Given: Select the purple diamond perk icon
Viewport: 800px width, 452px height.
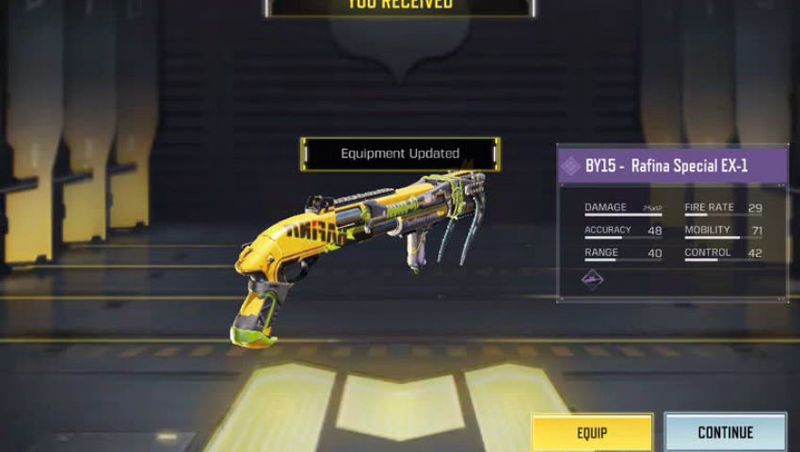Looking at the screenshot, I should (x=593, y=280).
